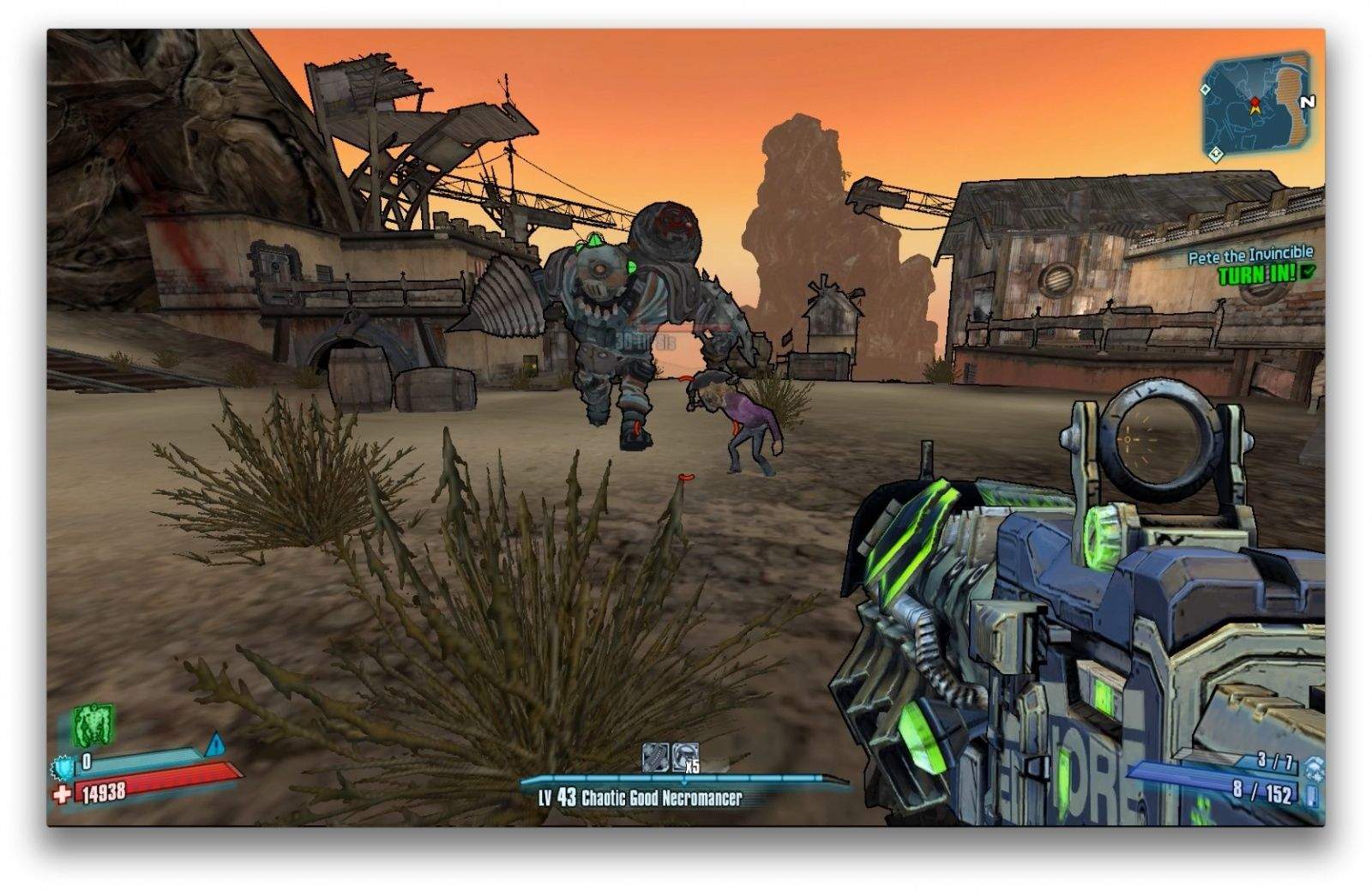Click the x5 stacked buff icon
1372x892 pixels.
click(x=685, y=756)
